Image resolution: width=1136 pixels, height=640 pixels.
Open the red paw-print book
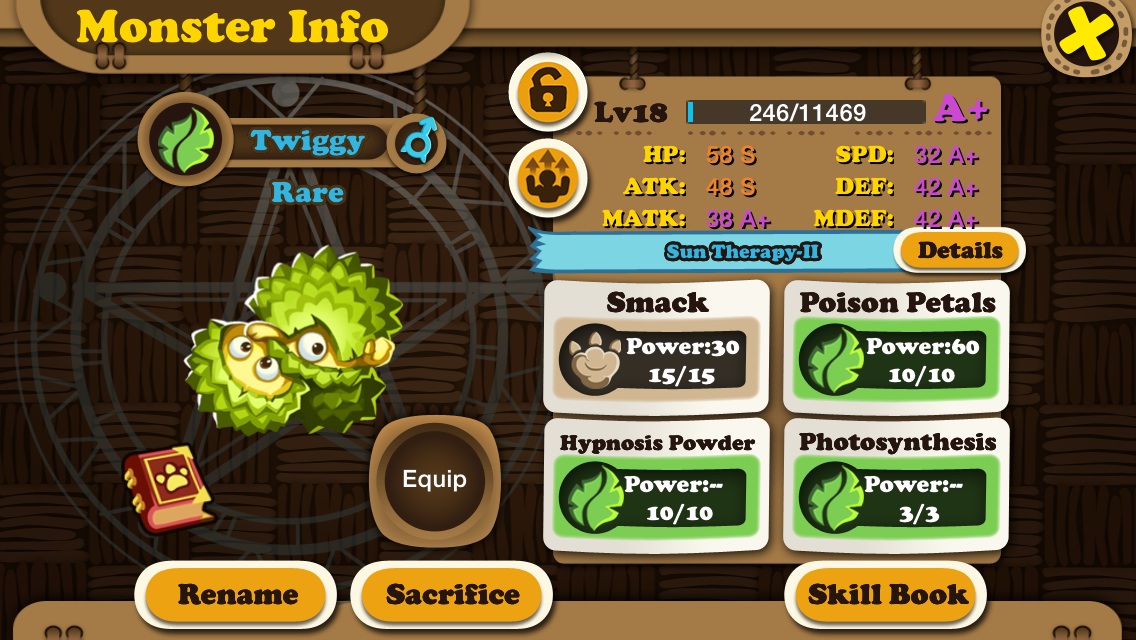[x=166, y=487]
